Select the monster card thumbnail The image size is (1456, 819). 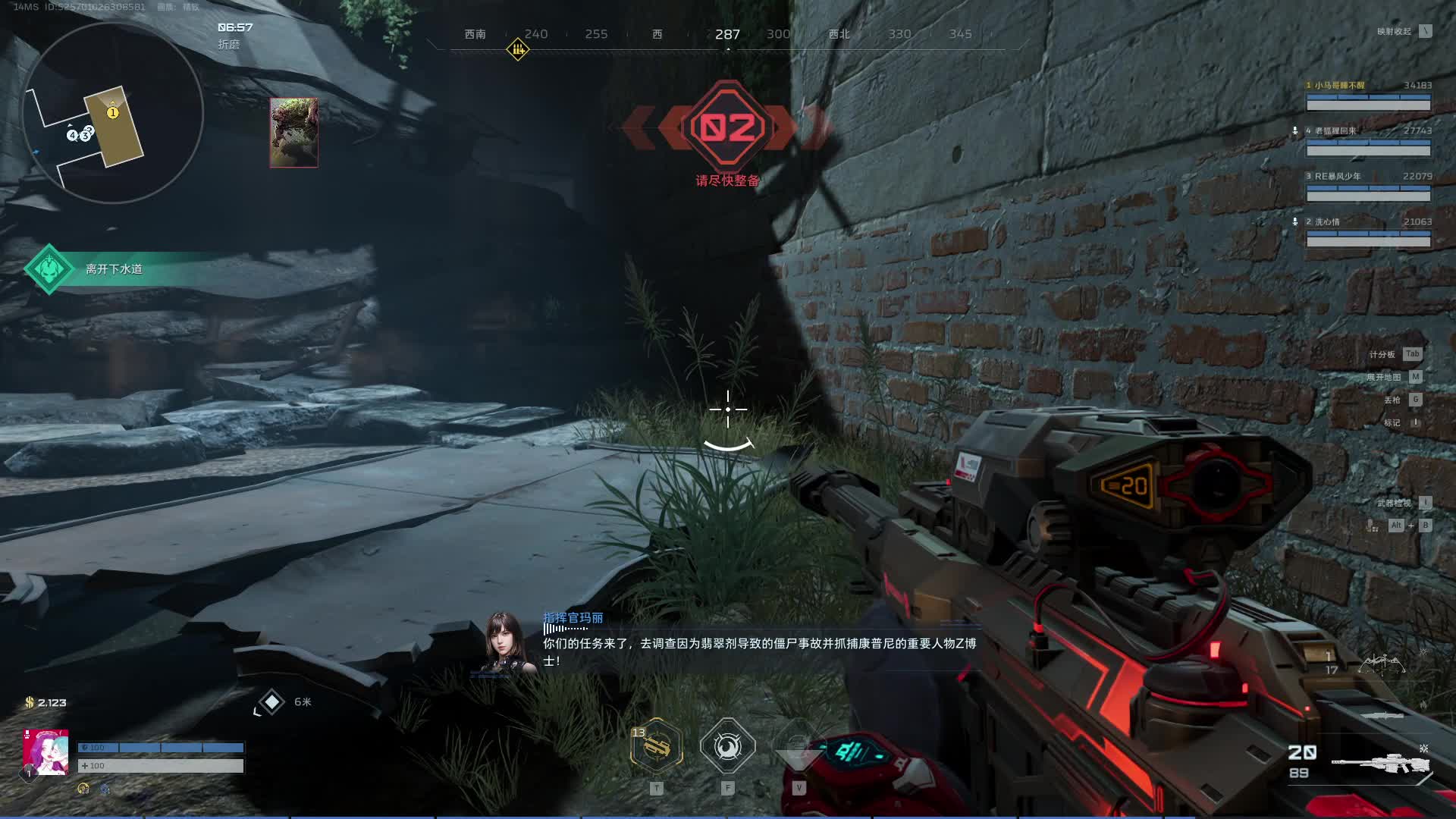[293, 133]
